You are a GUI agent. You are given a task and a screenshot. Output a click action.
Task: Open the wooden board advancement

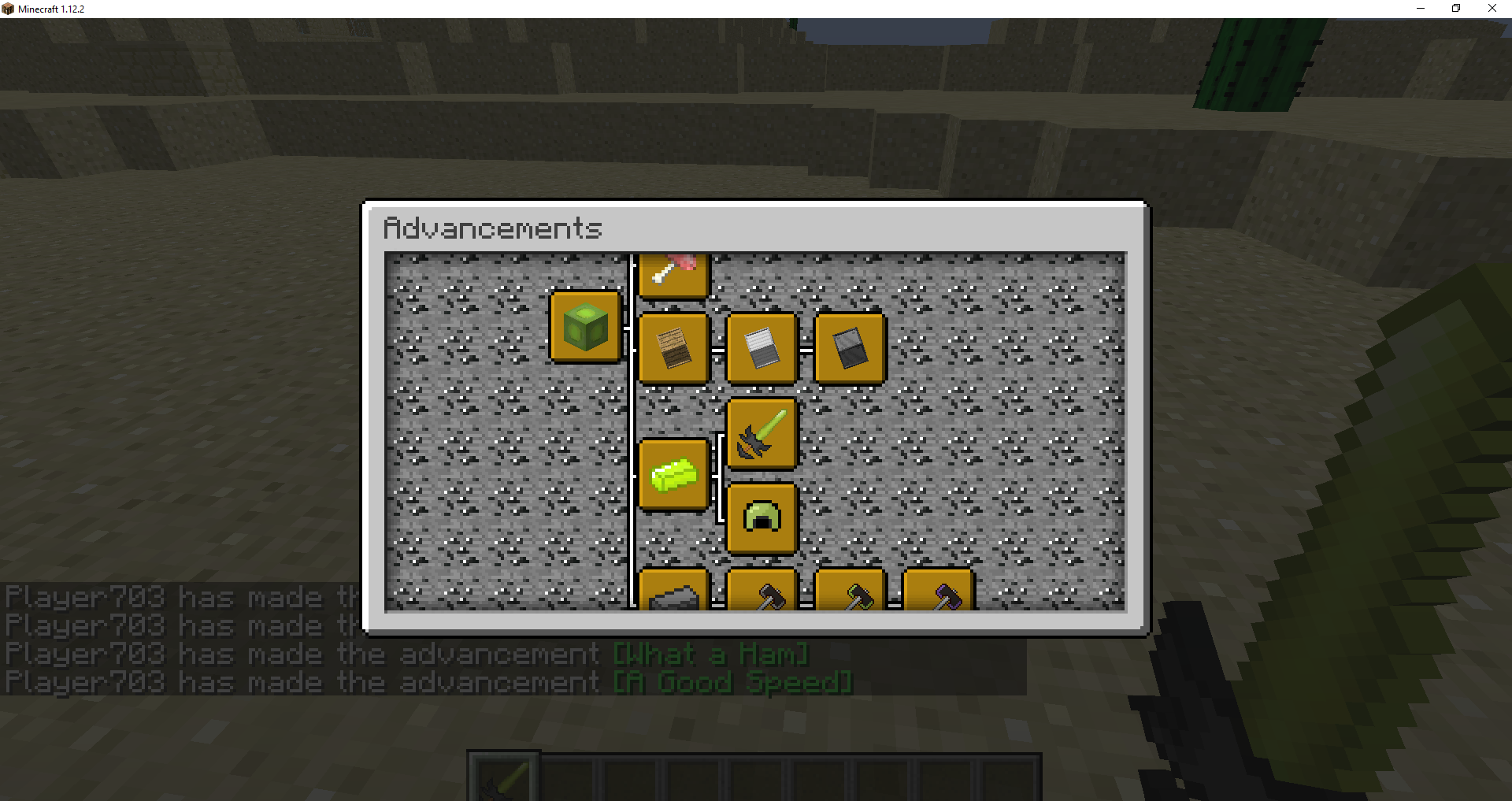(674, 348)
